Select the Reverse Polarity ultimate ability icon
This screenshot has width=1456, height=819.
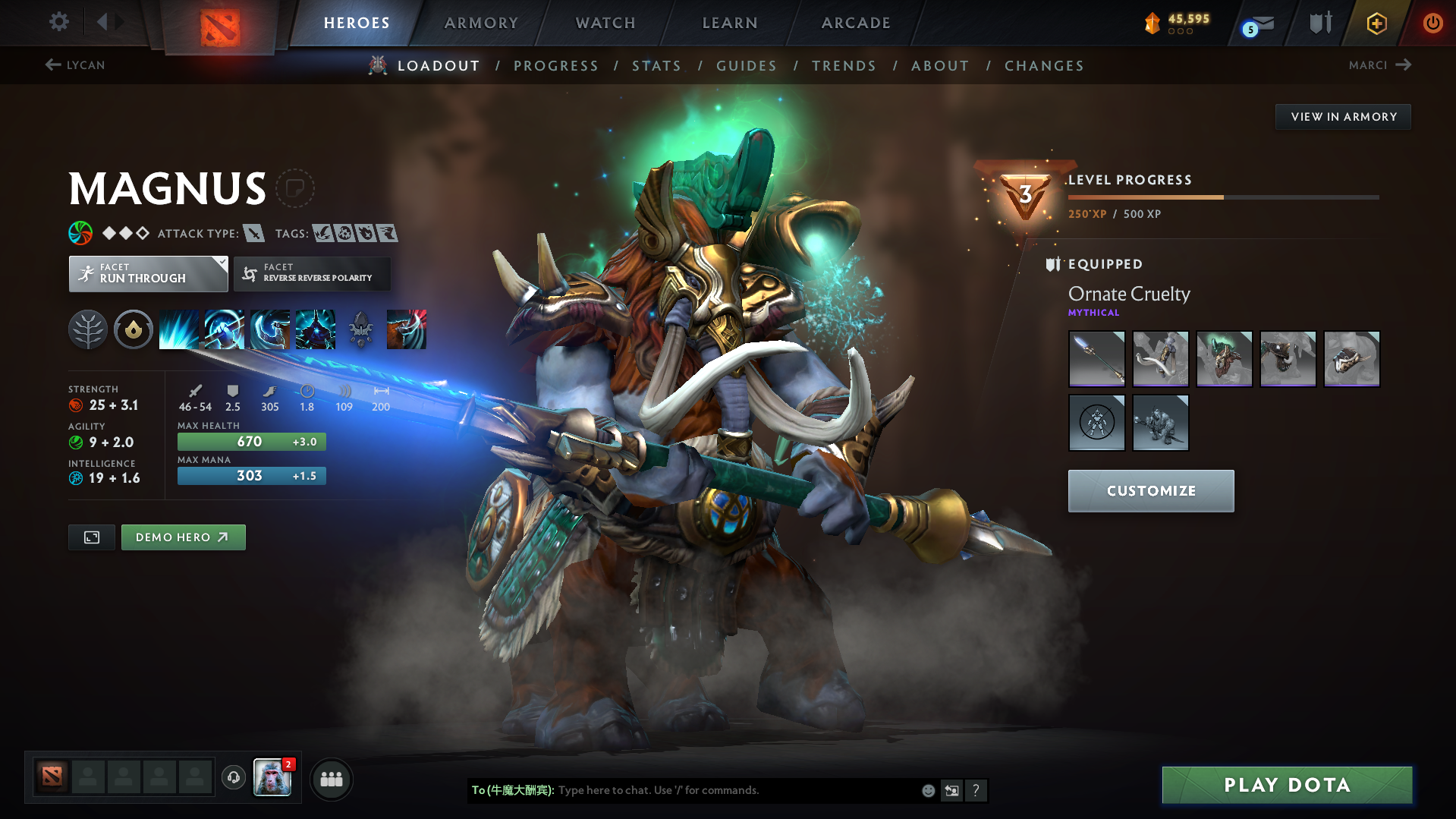(315, 329)
